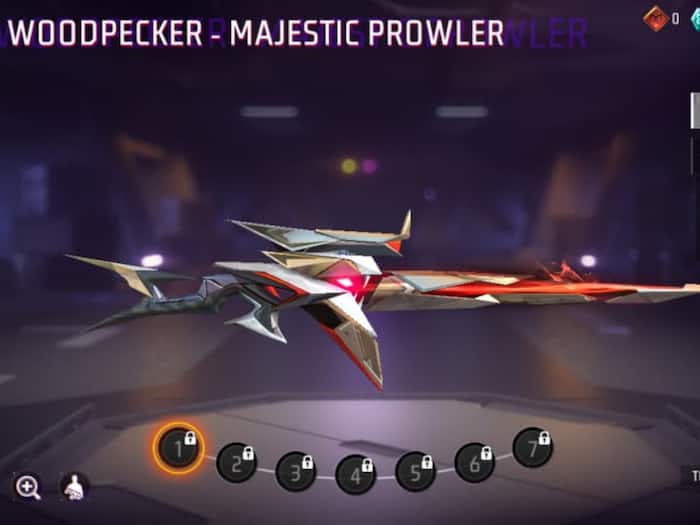700x525 pixels.
Task: Select the locked level 3 node
Action: pyautogui.click(x=296, y=471)
